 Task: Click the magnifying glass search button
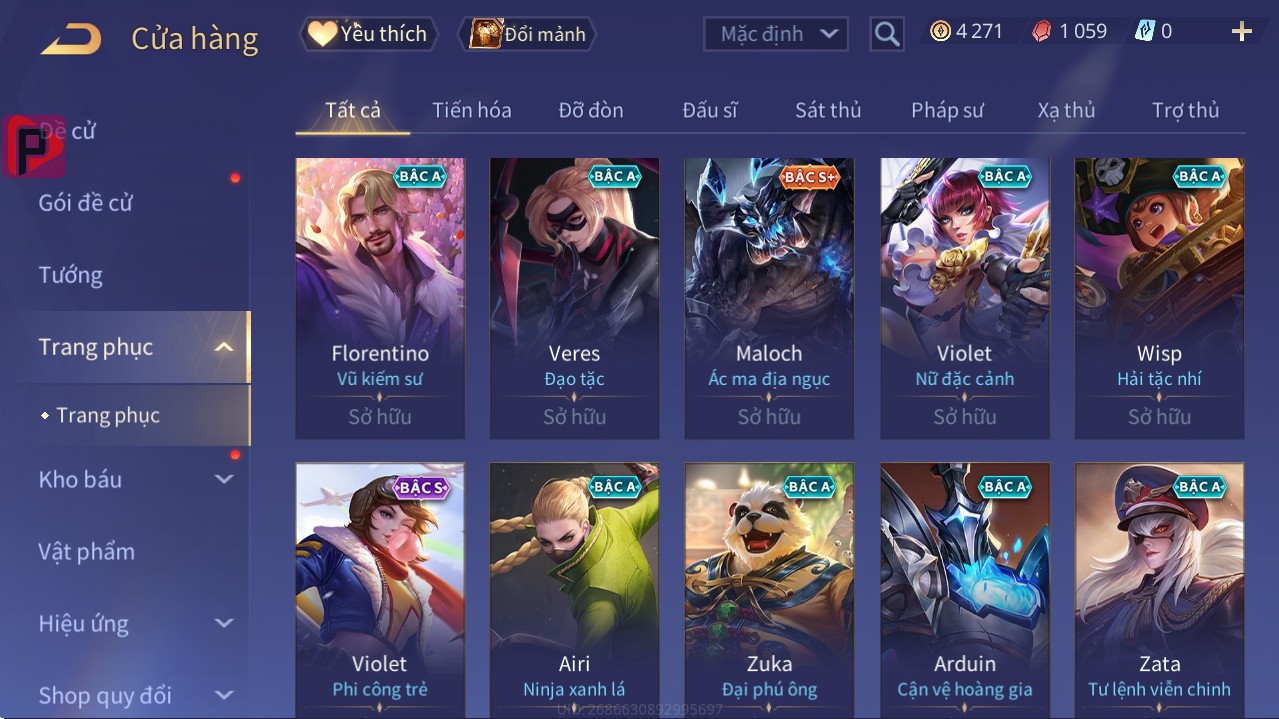click(x=886, y=34)
